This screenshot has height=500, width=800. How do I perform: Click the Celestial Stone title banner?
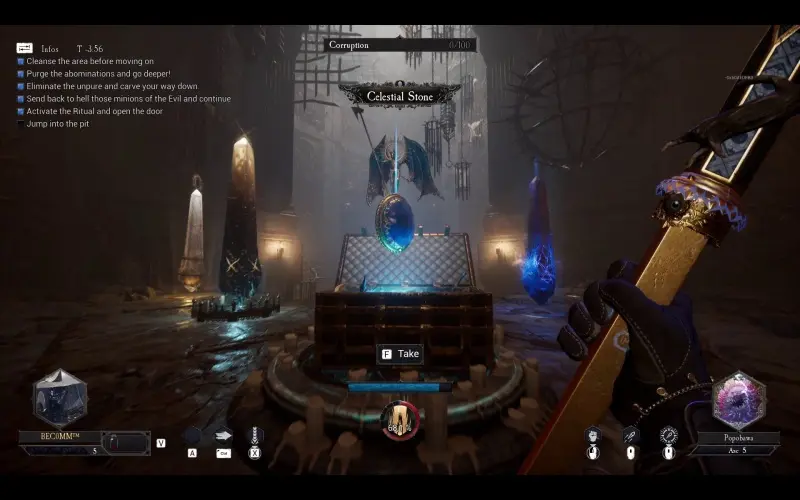(x=399, y=96)
